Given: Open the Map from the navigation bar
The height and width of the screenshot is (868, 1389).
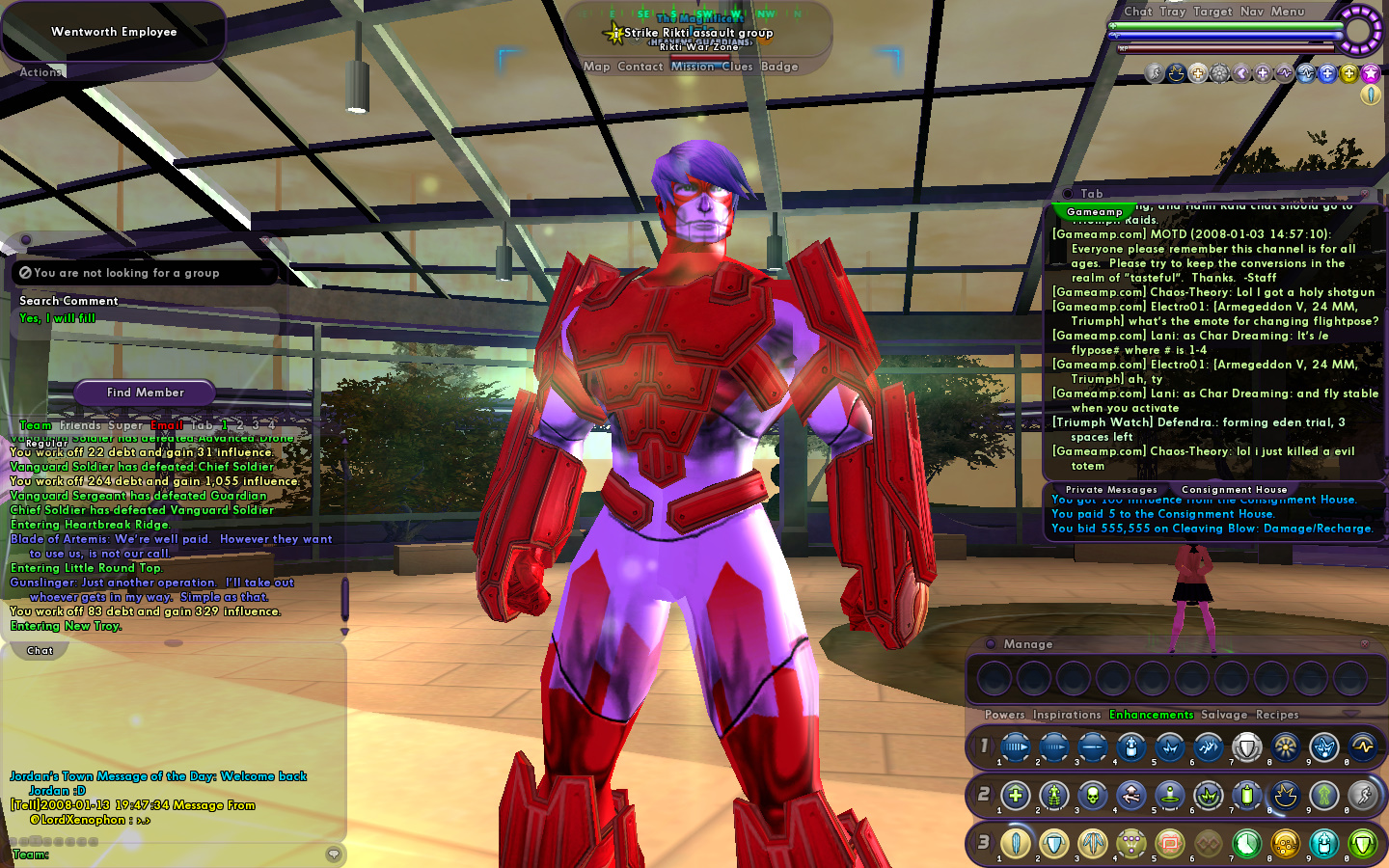Looking at the screenshot, I should [596, 67].
